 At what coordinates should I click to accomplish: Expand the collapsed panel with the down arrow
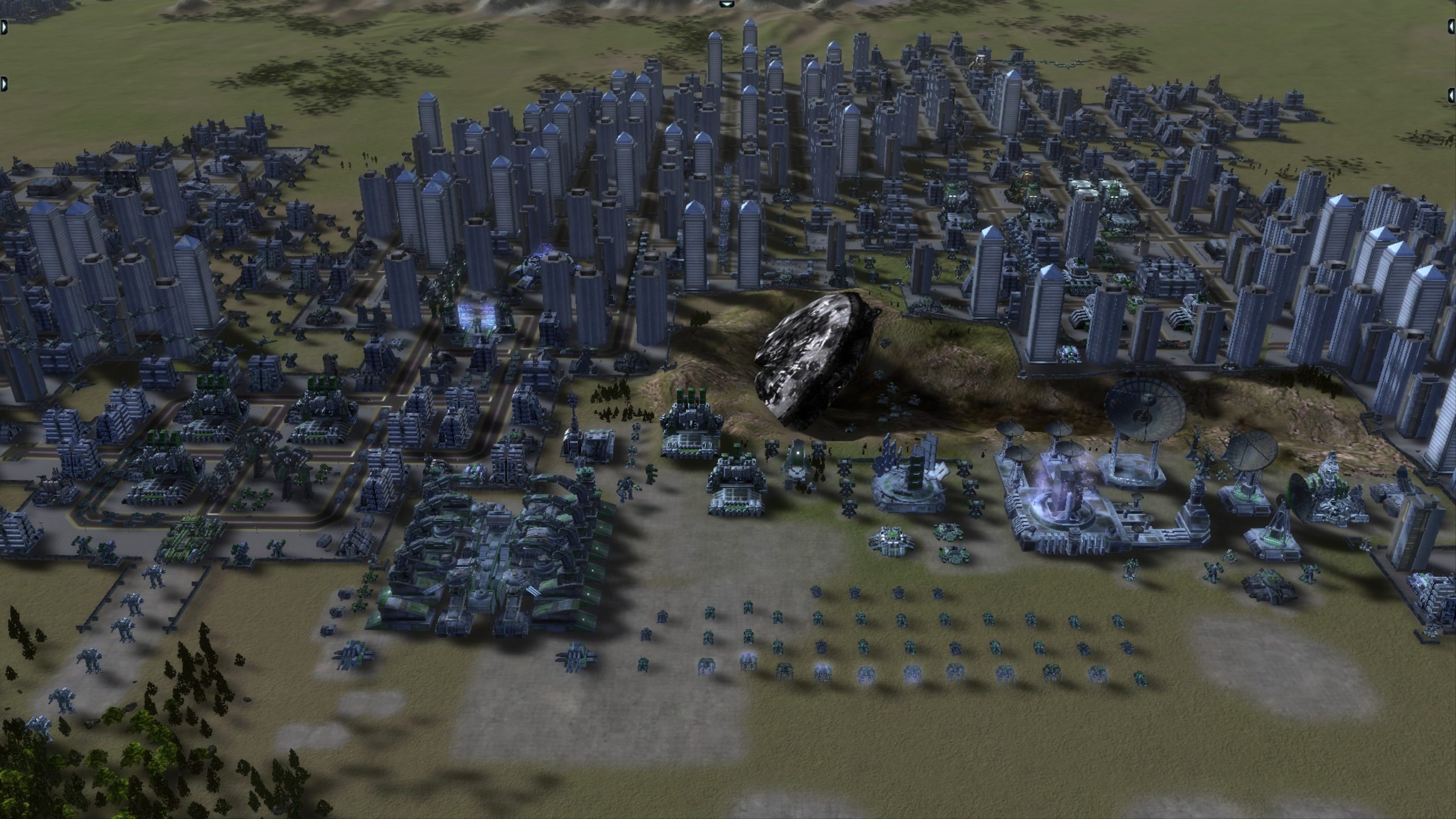click(726, 4)
